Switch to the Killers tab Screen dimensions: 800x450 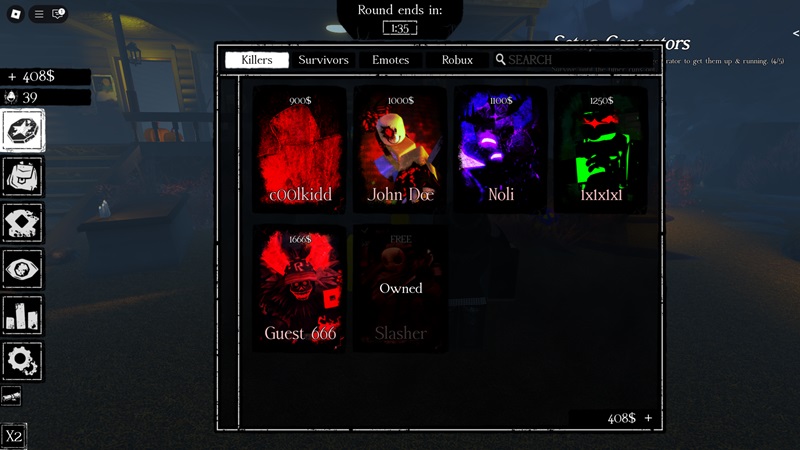(x=257, y=60)
